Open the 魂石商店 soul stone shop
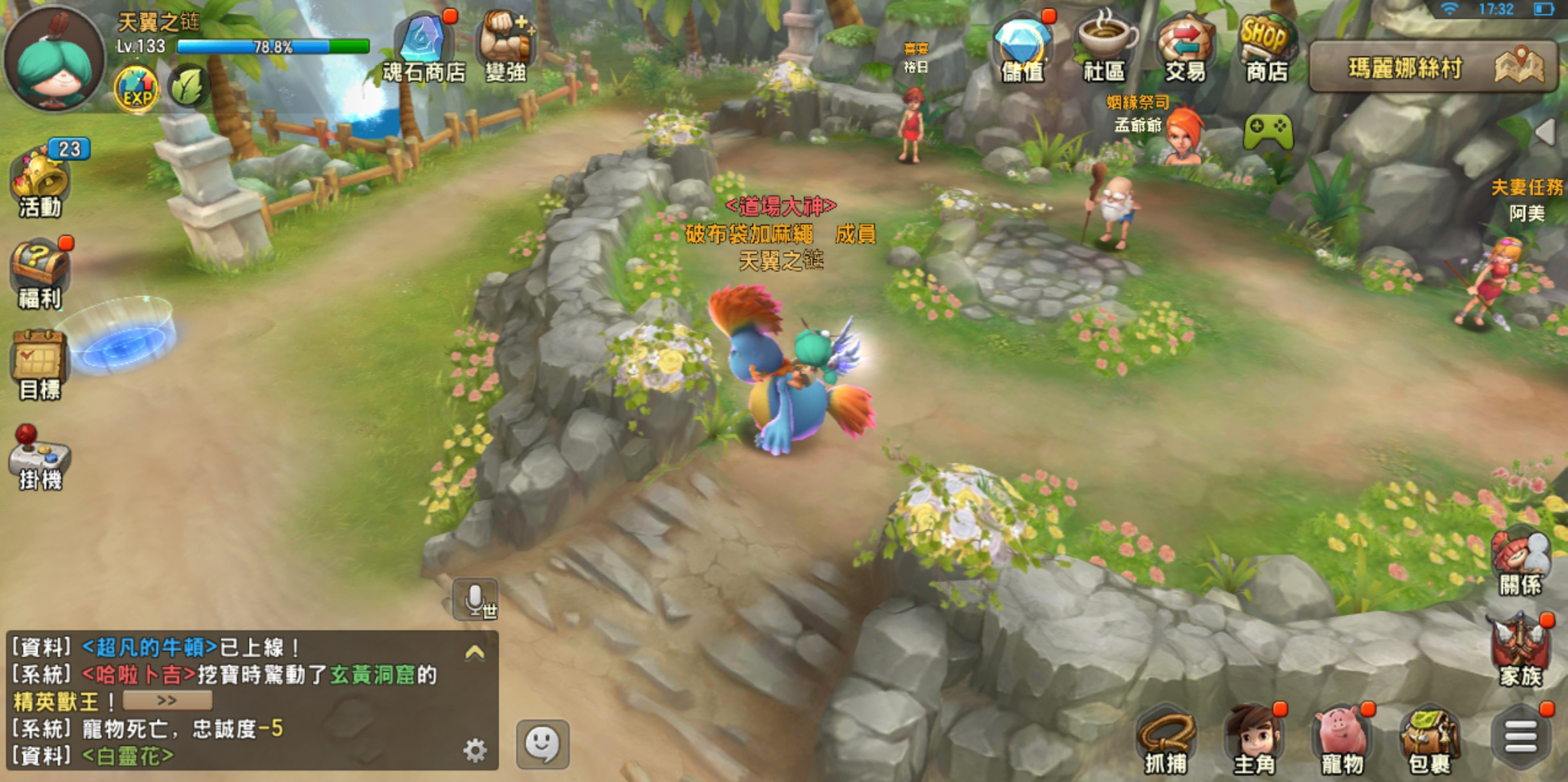 tap(423, 47)
